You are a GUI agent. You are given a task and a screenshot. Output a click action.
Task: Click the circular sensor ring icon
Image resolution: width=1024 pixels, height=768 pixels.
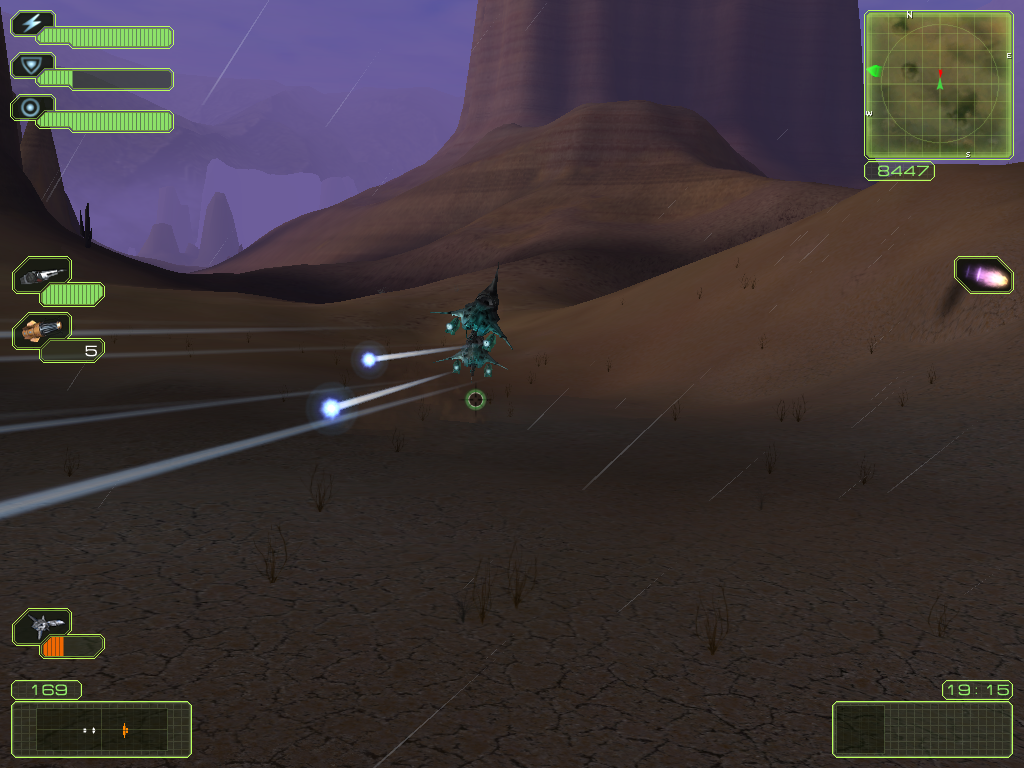(31, 108)
